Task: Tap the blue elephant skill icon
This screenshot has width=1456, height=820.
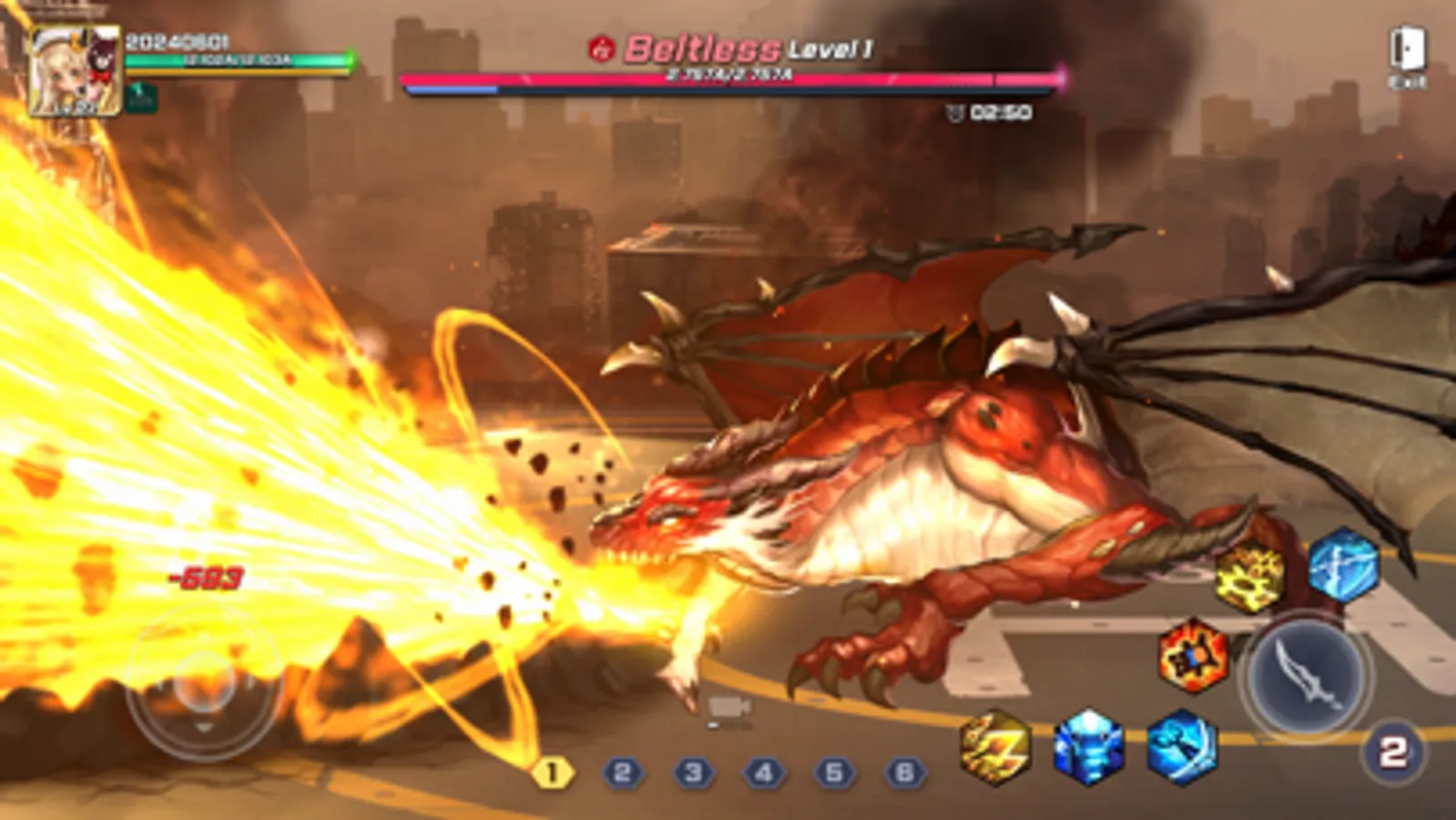Action: (x=1089, y=749)
